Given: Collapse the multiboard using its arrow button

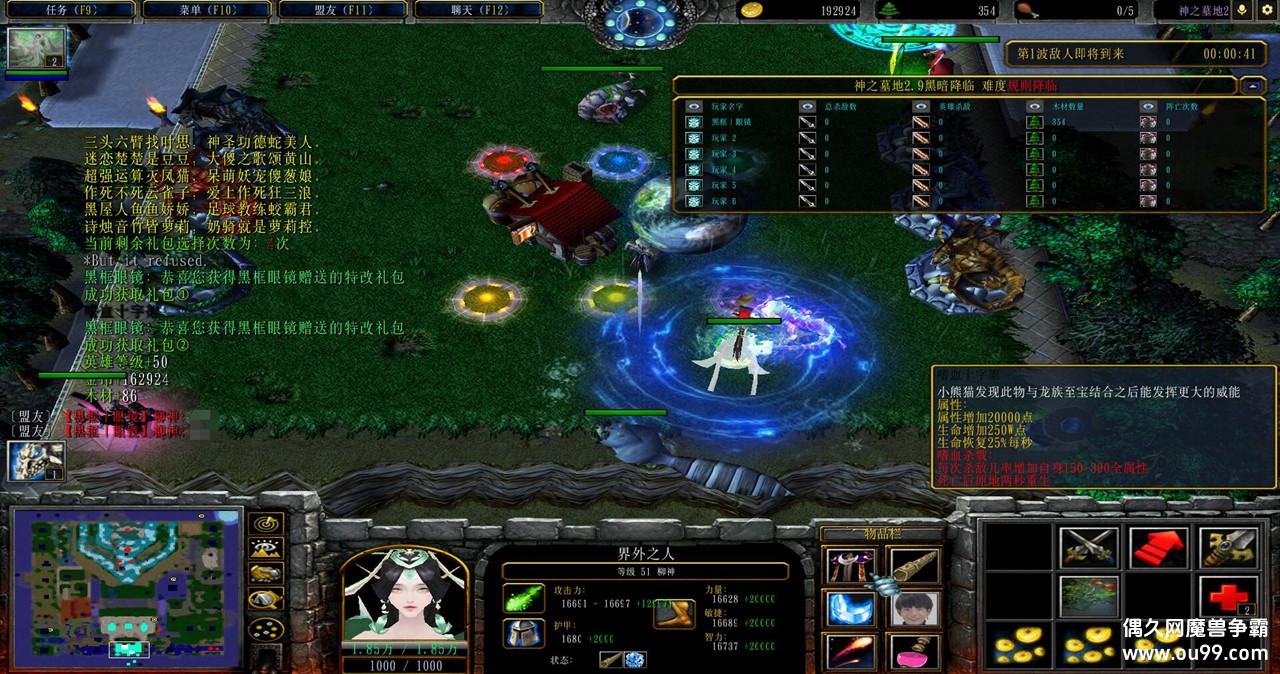Looking at the screenshot, I should tap(1253, 87).
